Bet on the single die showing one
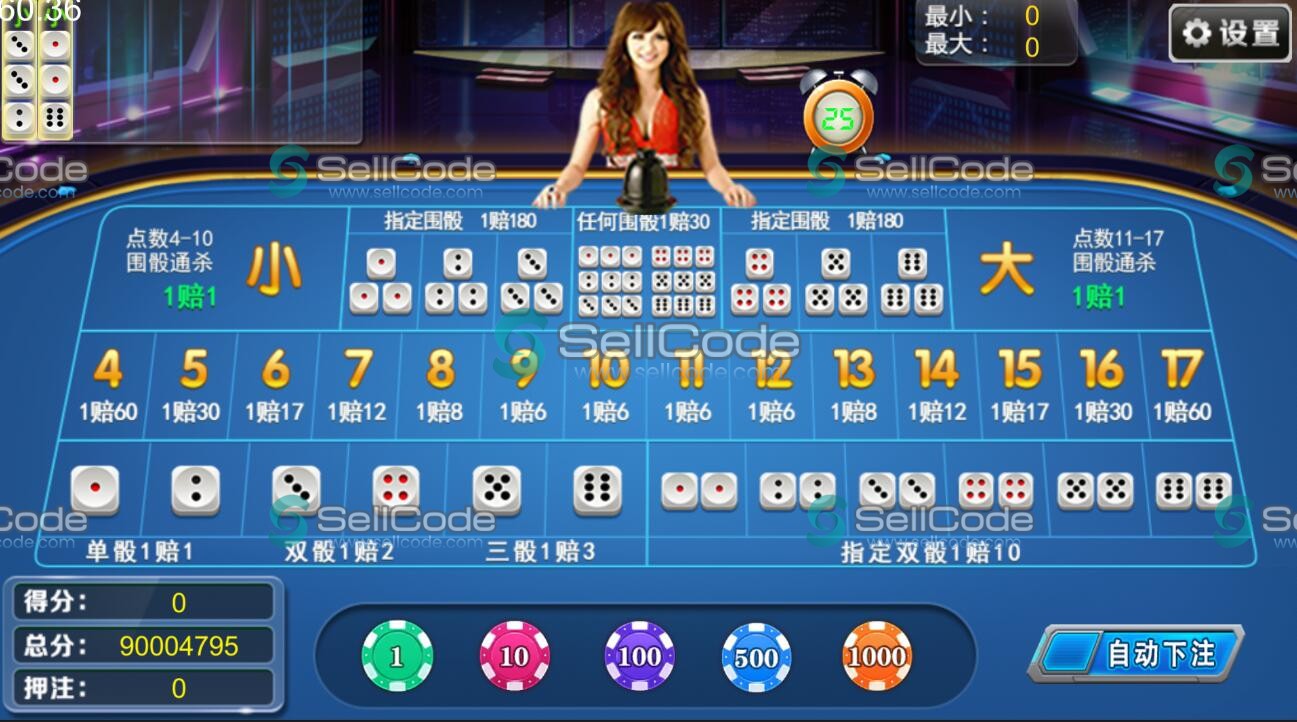Viewport: 1297px width, 722px height. pos(97,490)
